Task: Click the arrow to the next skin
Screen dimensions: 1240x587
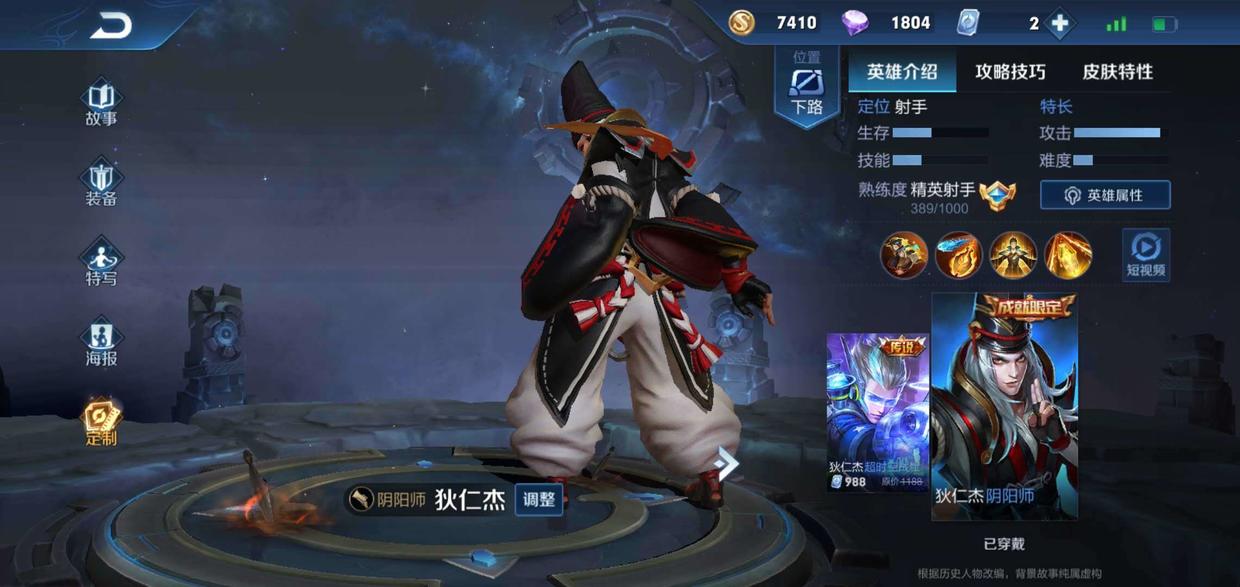Action: coord(727,463)
